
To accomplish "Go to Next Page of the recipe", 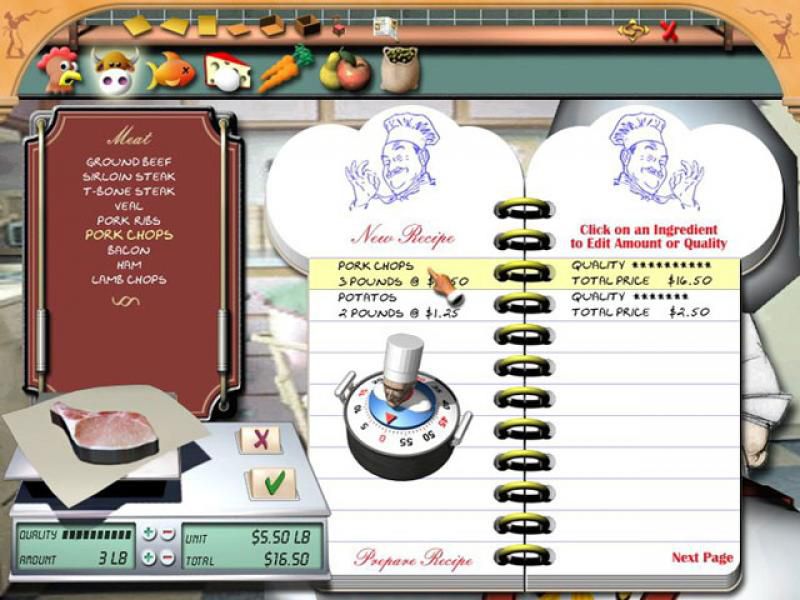I will coord(701,557).
